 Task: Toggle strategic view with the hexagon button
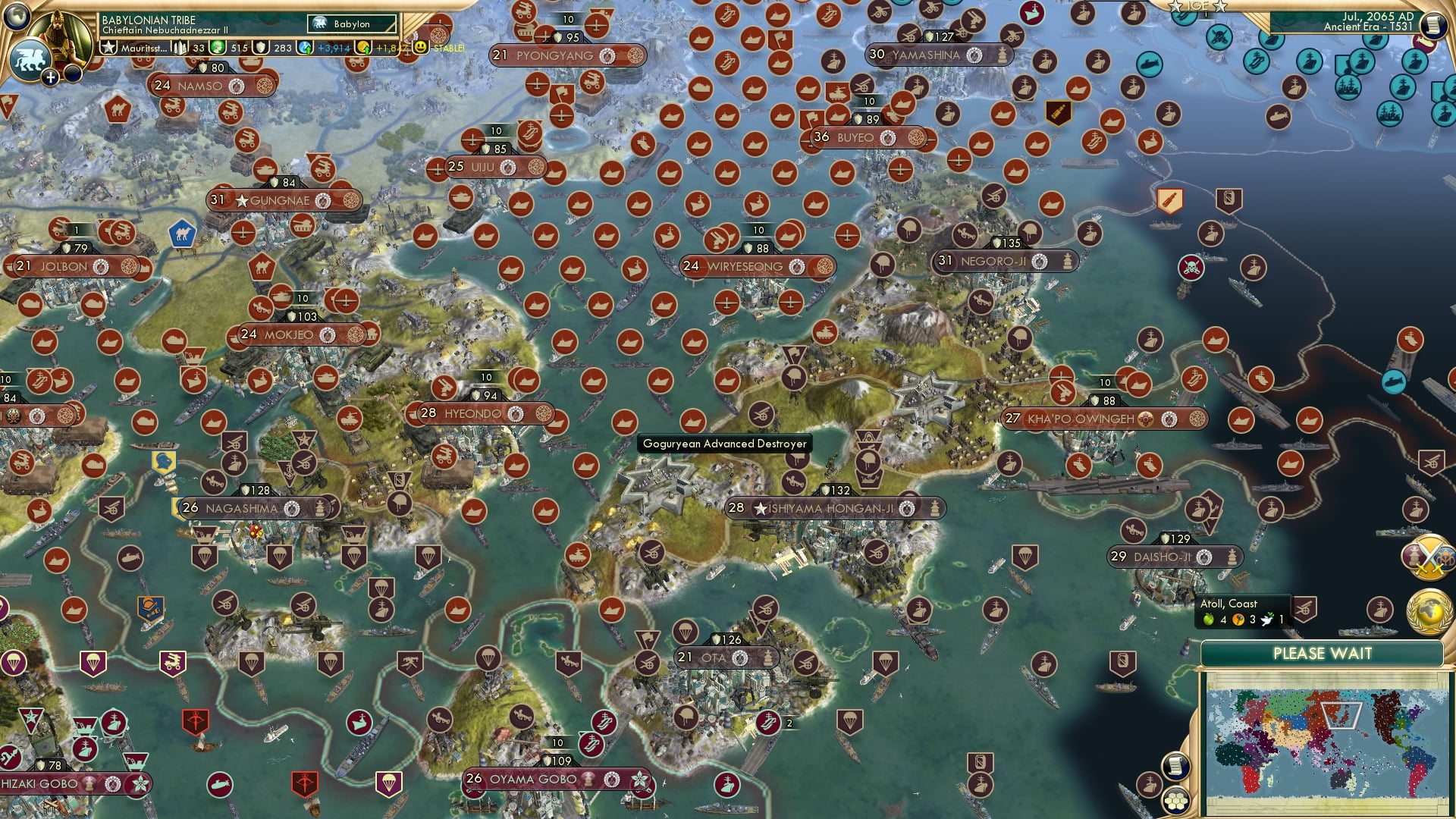[1175, 801]
